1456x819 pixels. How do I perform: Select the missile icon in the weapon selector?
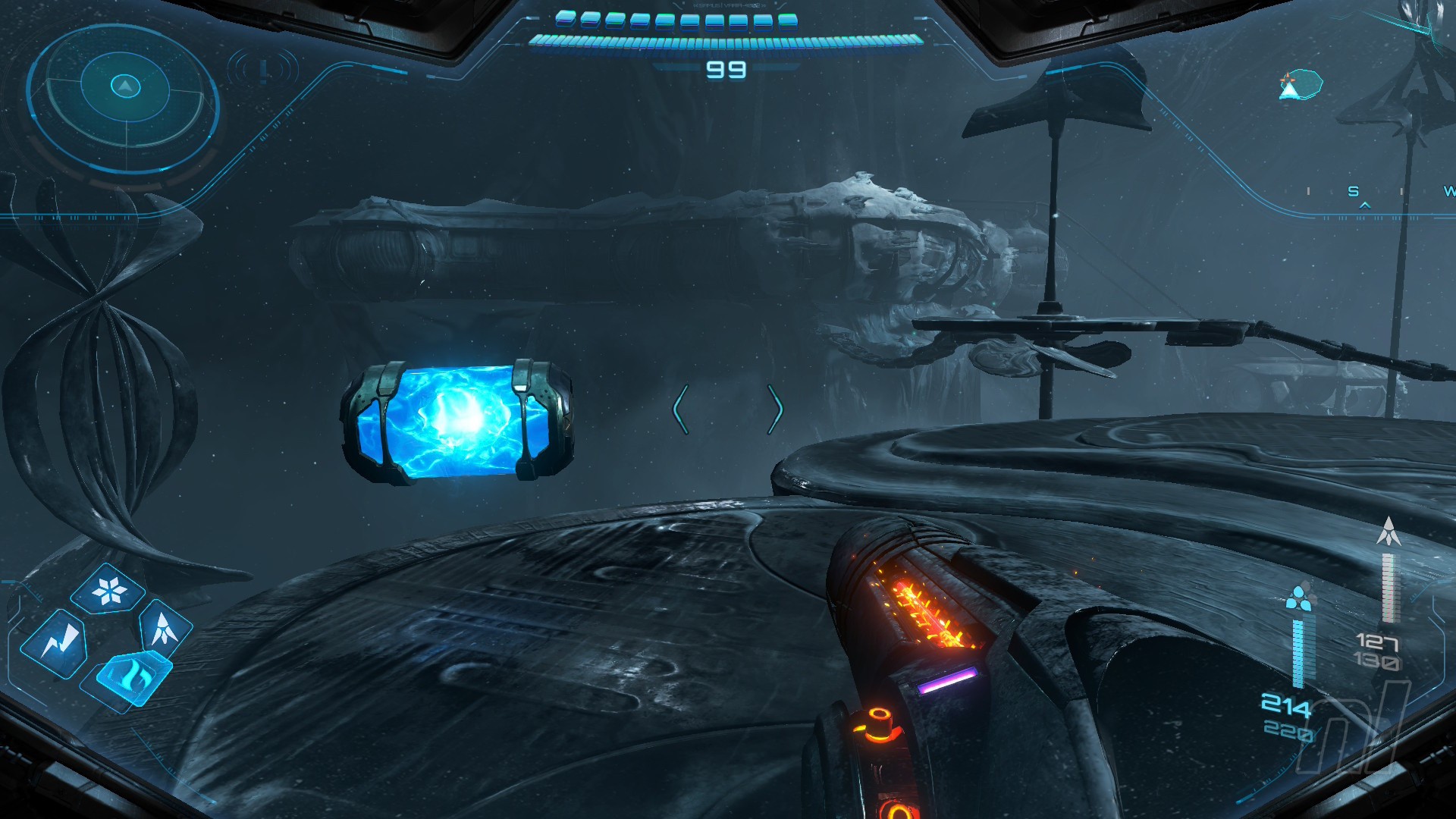tap(164, 629)
